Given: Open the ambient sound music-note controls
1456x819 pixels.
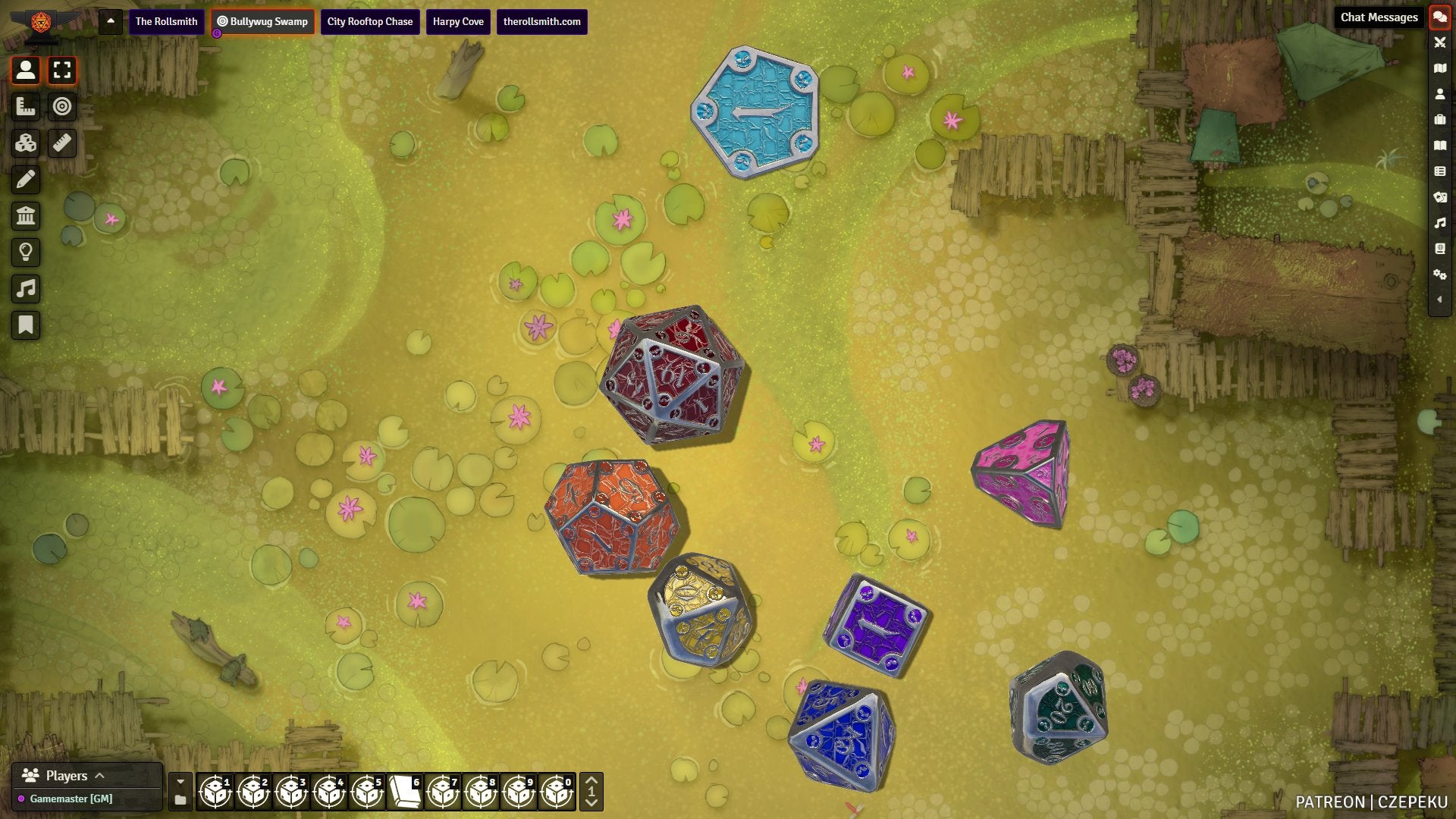Looking at the screenshot, I should pyautogui.click(x=26, y=289).
